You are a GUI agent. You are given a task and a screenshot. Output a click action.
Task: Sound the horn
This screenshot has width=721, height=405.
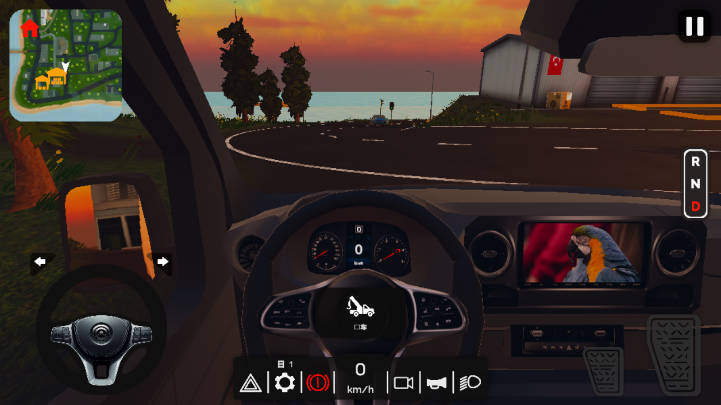click(x=436, y=383)
